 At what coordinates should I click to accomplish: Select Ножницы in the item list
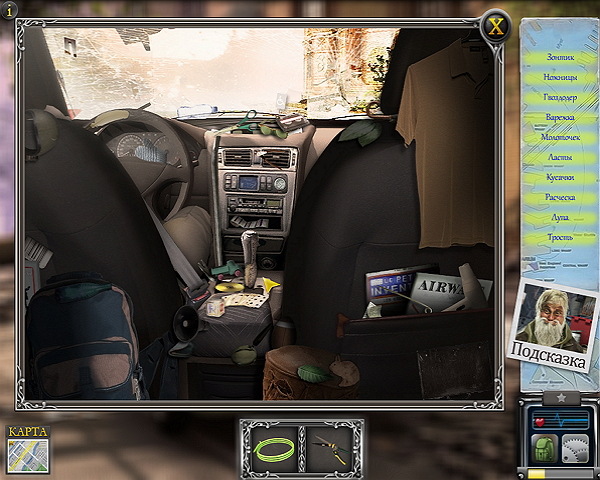(560, 78)
